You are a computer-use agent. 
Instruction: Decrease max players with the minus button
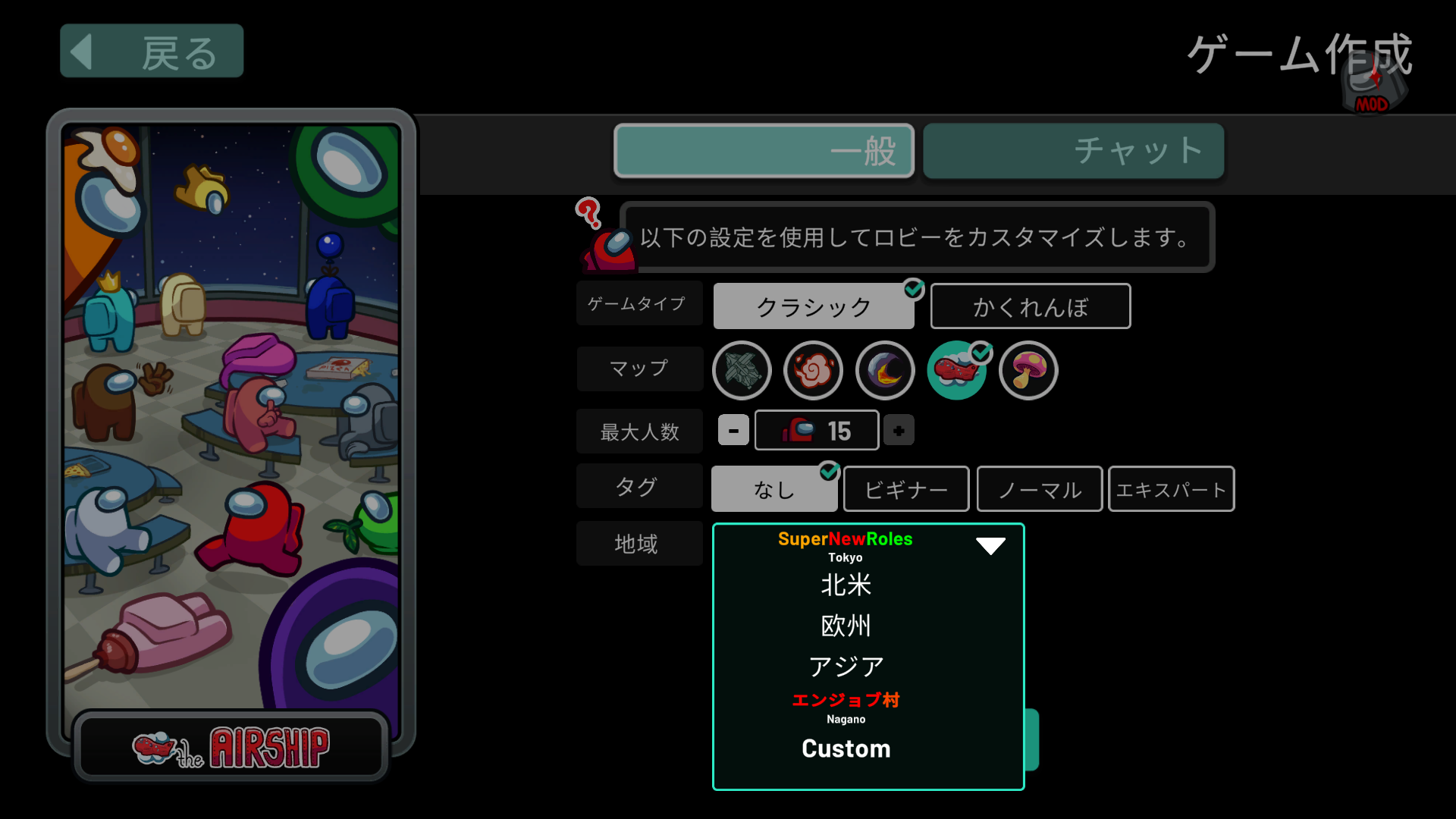[732, 430]
